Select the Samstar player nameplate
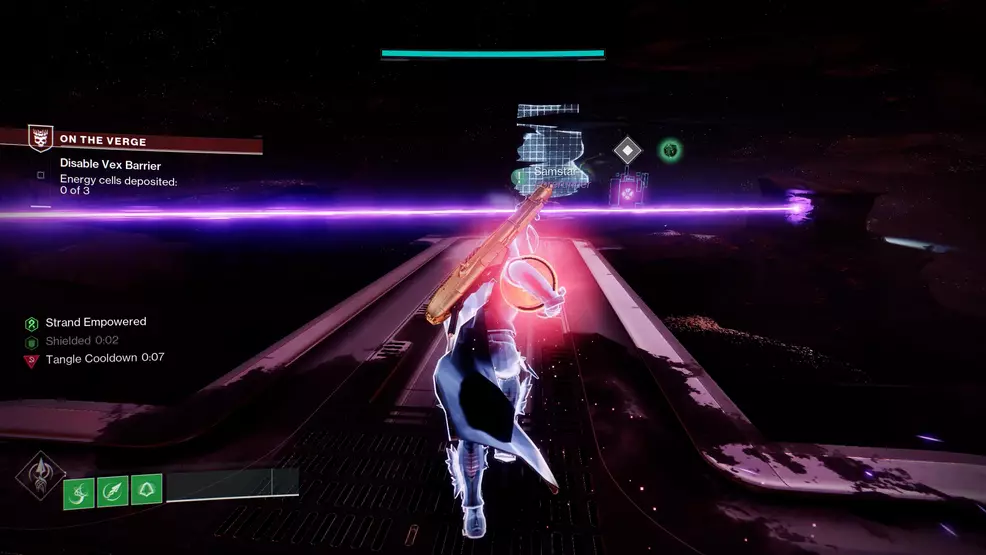 [x=554, y=172]
